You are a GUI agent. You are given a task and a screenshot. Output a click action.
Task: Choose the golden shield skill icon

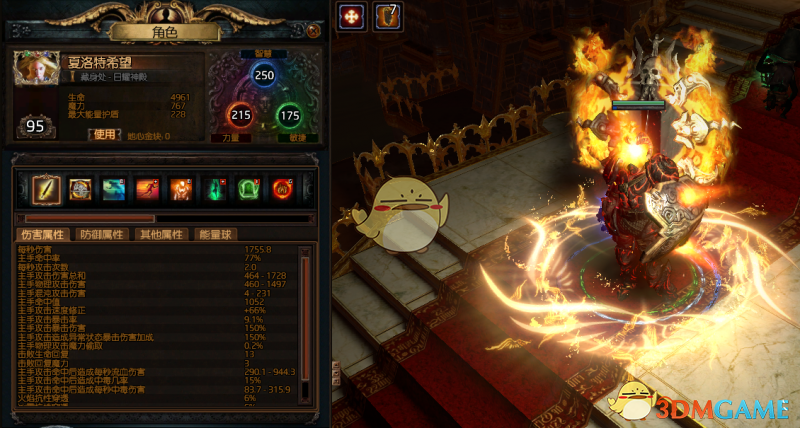tap(80, 188)
